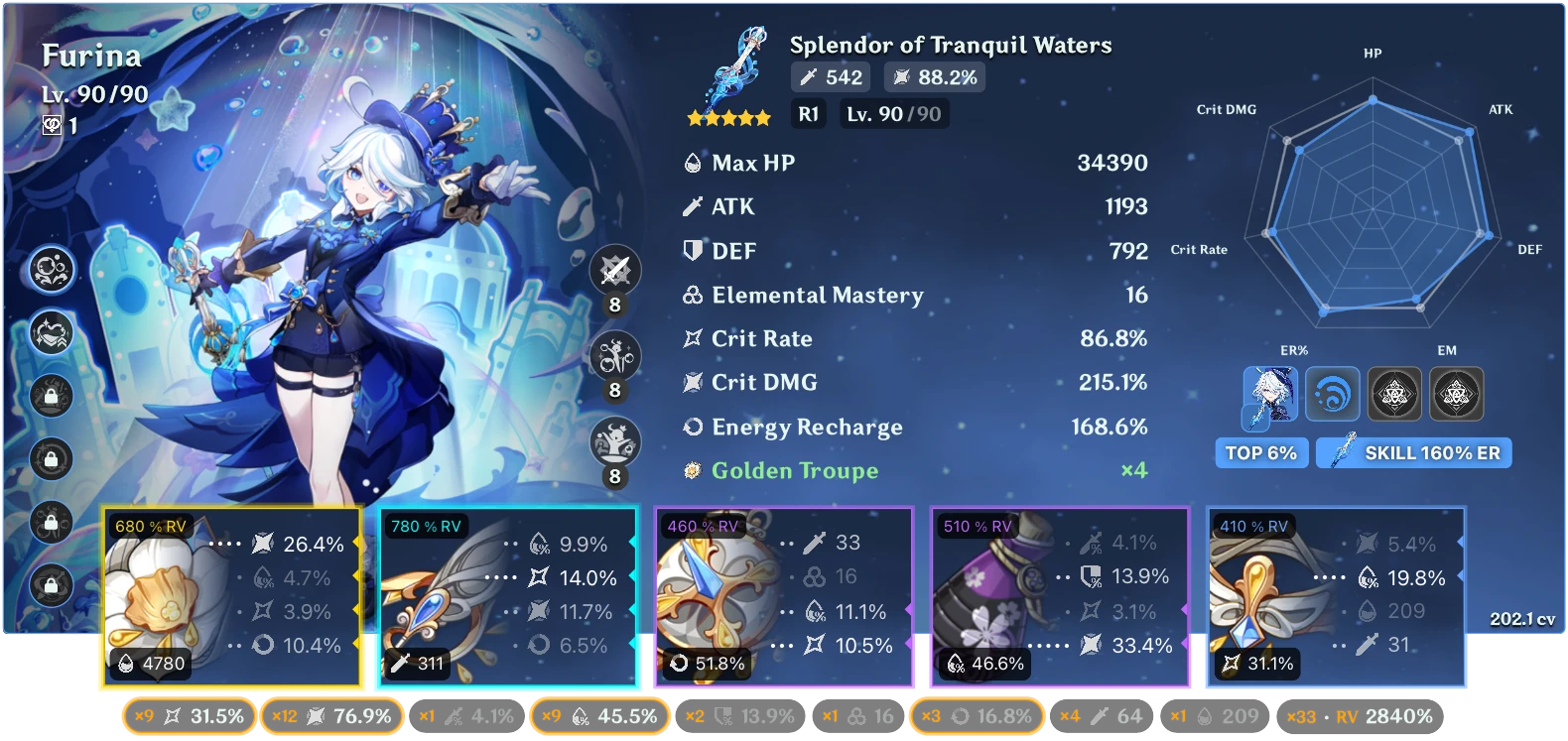Open Furina's Normal Attack talent icon
The height and width of the screenshot is (741, 1568).
tap(614, 271)
